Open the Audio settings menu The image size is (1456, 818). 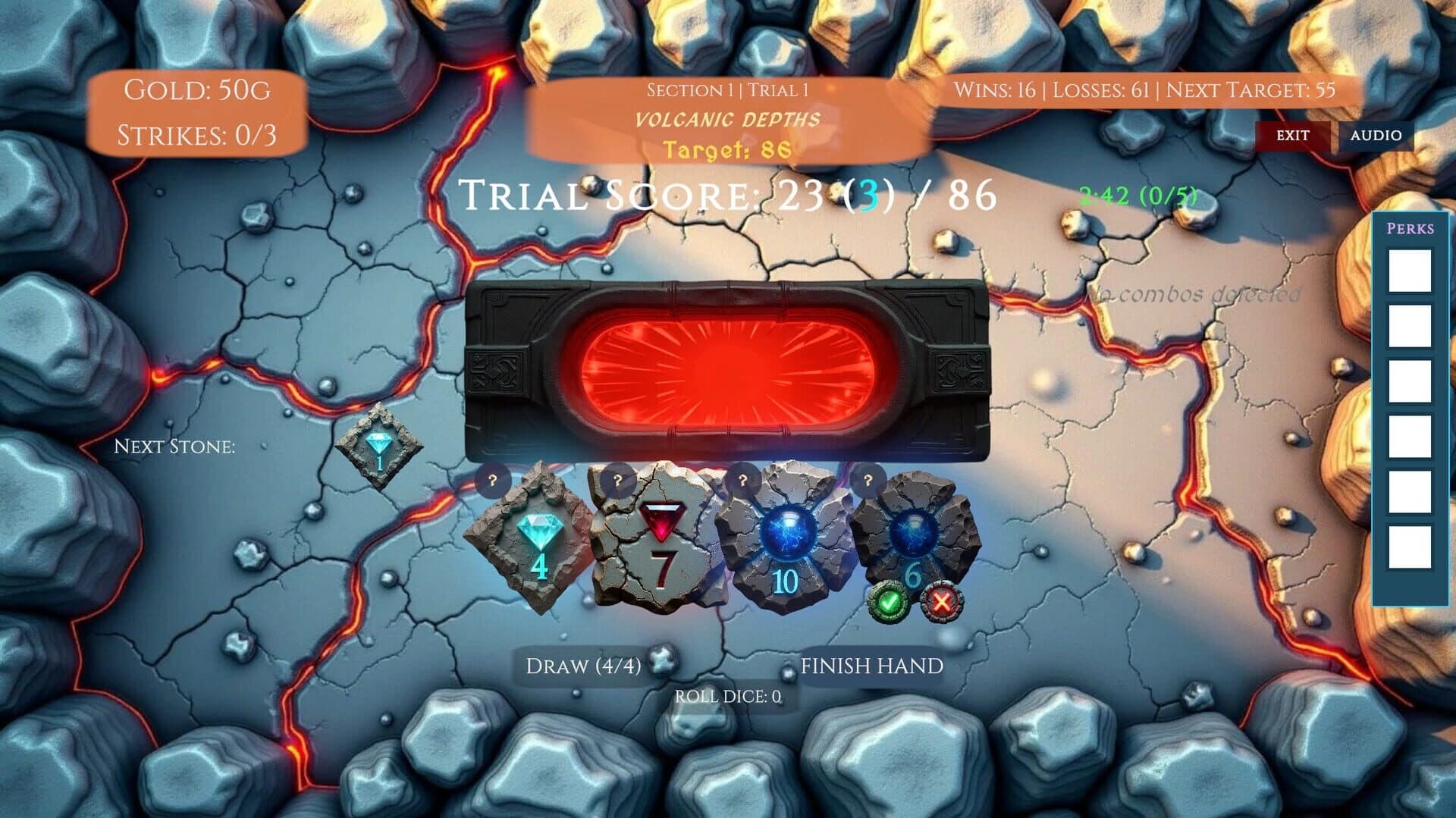click(1376, 136)
